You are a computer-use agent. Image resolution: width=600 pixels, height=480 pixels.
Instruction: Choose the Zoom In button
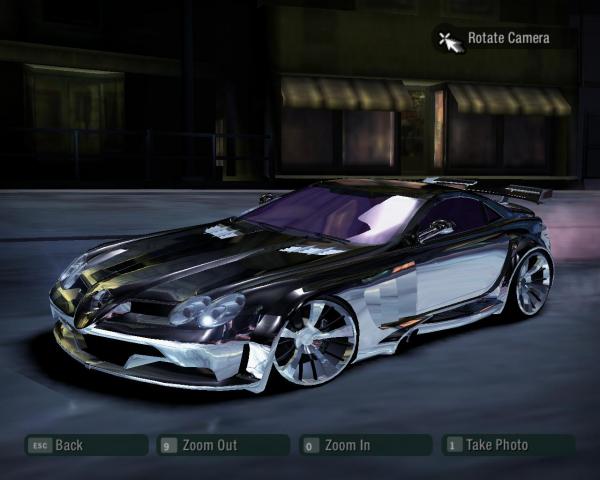click(365, 445)
